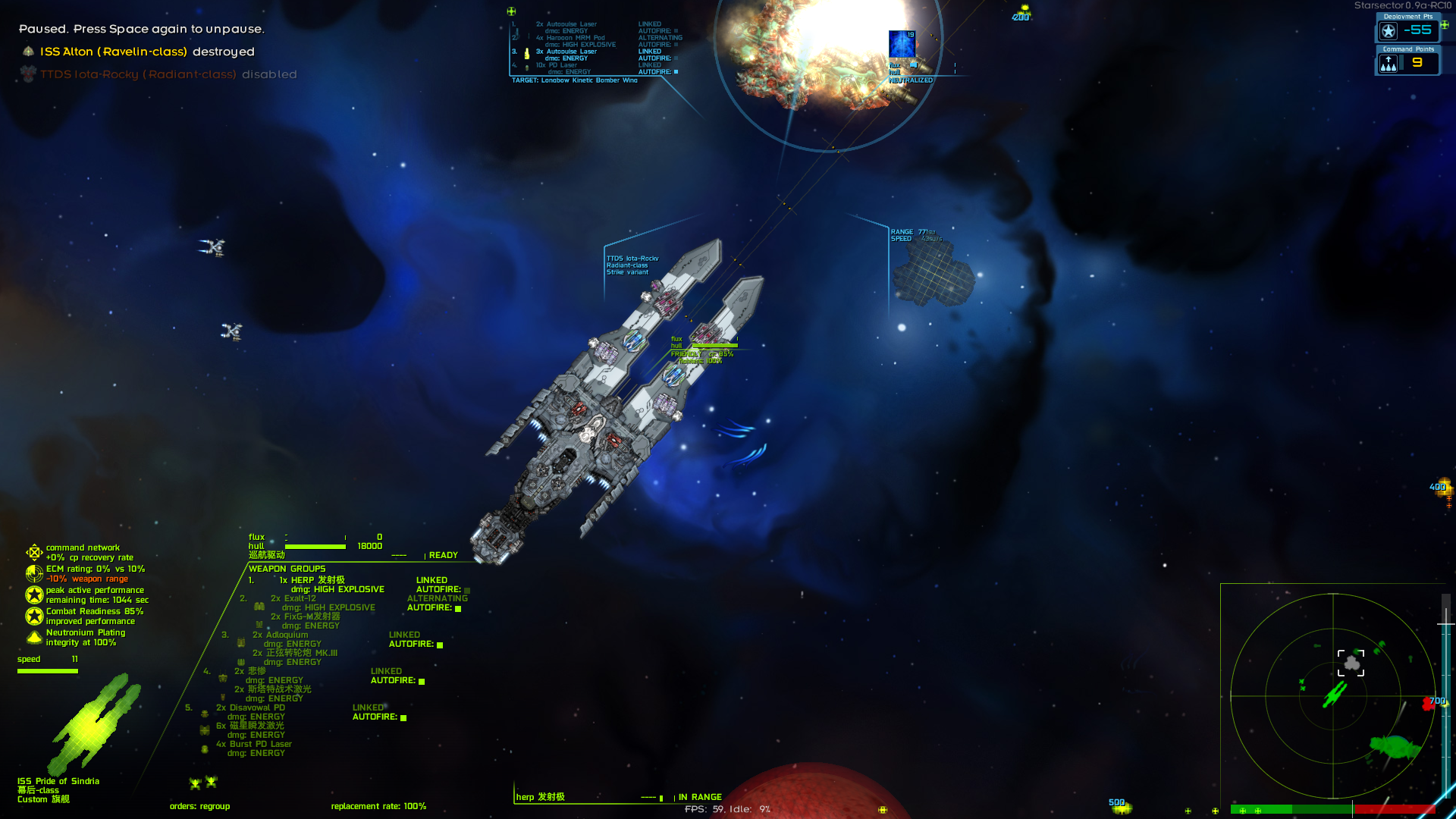Toggle autofire for HERP weapon group 1
Screen dimensions: 1456x819
tap(467, 590)
